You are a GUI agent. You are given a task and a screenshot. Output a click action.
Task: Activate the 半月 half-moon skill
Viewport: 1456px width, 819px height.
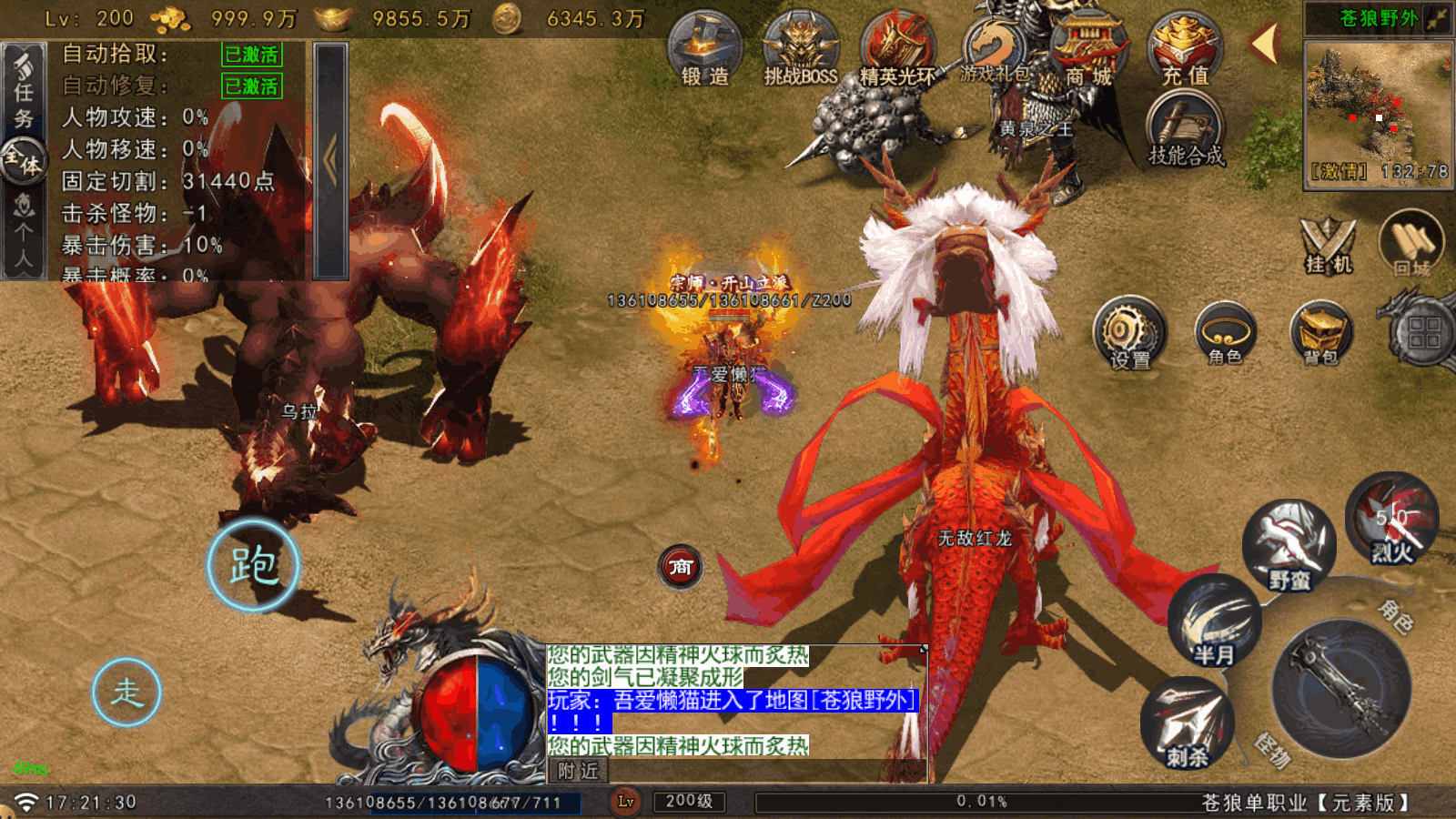point(1214,621)
